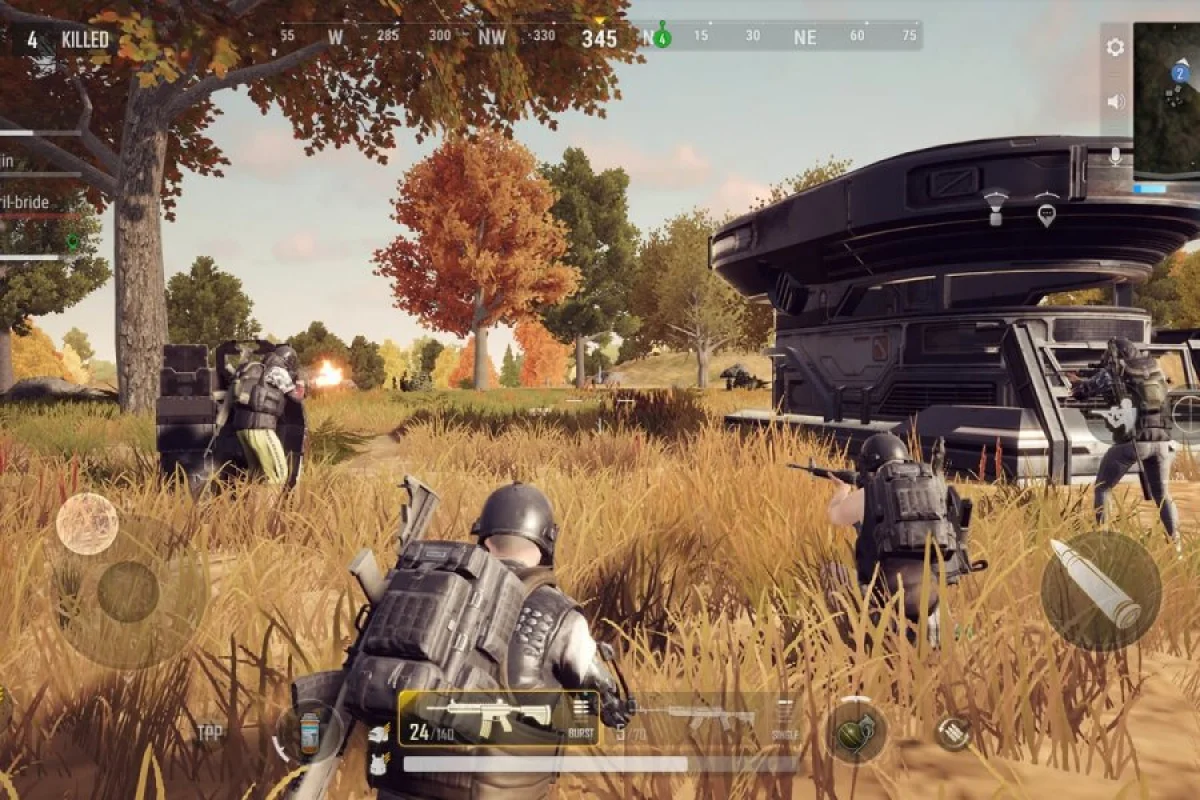This screenshot has width=1200, height=800.
Task: Toggle the speaker sound icon
Action: point(1115,101)
